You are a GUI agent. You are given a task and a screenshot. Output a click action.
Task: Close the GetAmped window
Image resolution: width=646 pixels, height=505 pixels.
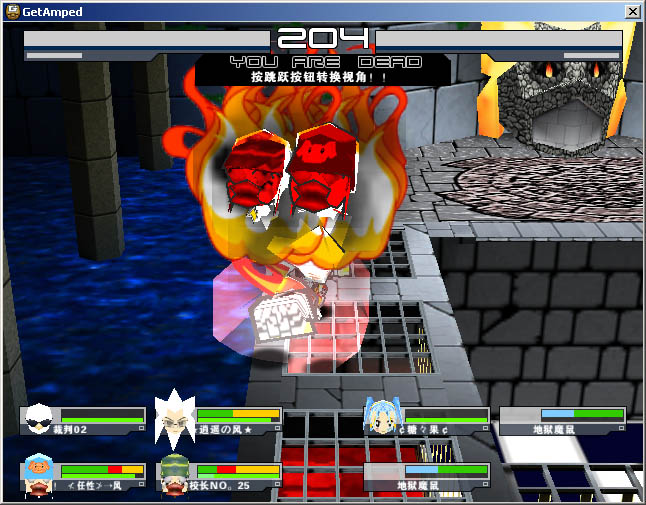[632, 12]
